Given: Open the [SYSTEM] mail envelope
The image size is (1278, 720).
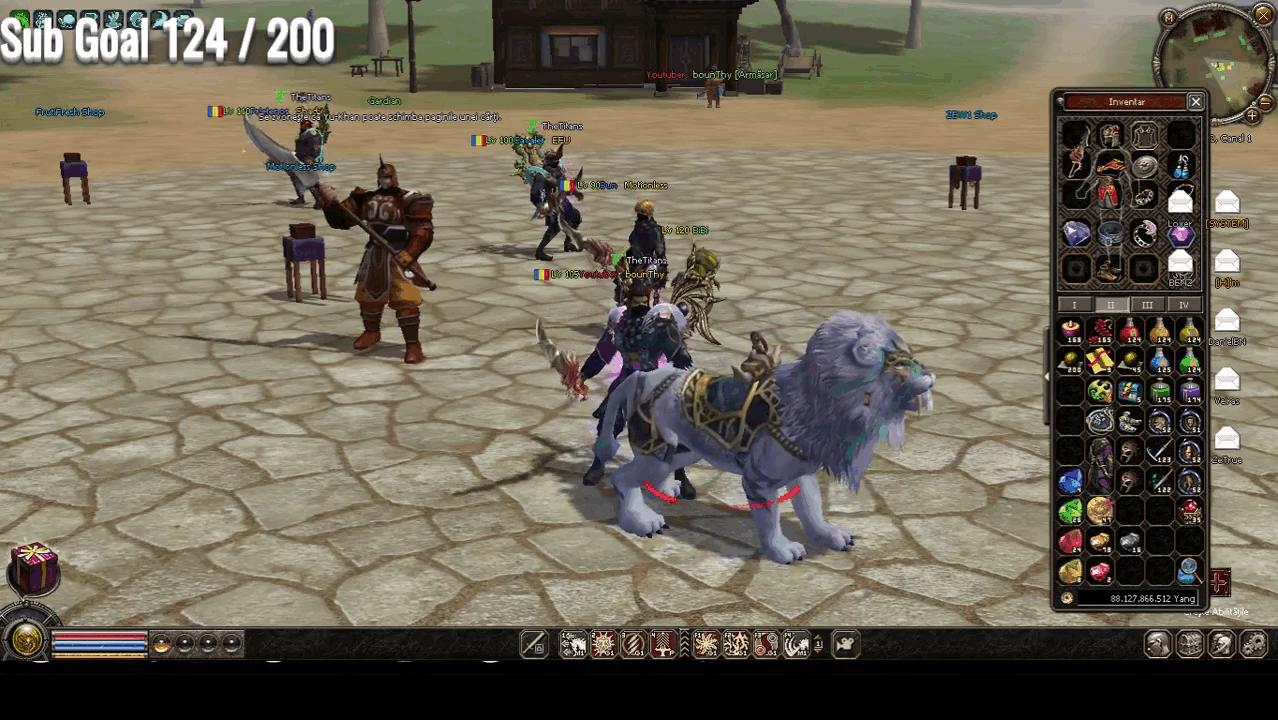Looking at the screenshot, I should click(1227, 204).
